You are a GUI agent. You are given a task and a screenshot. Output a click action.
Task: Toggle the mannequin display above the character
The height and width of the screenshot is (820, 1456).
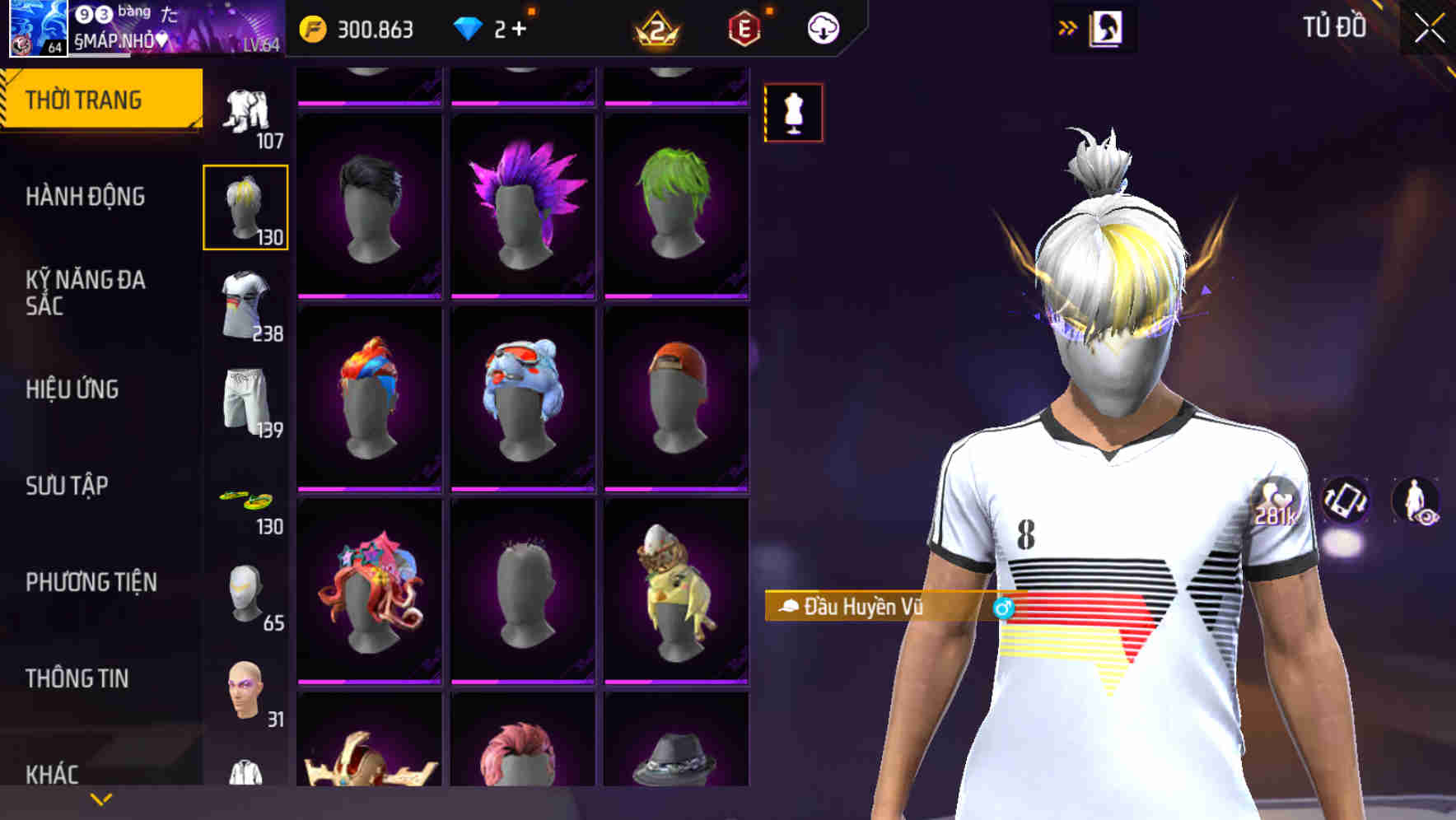pyautogui.click(x=793, y=113)
